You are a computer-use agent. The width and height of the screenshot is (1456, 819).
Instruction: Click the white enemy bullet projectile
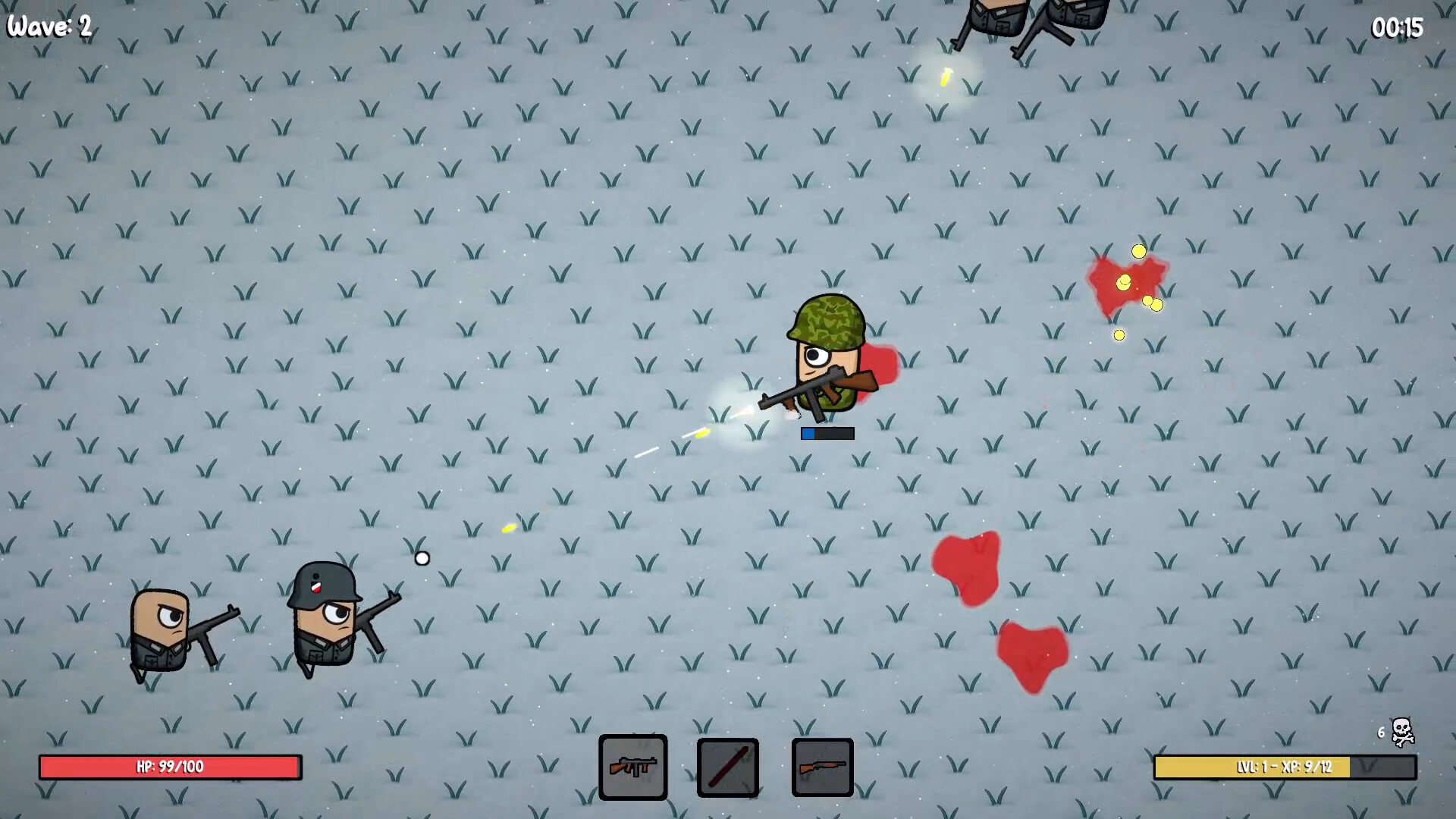tap(422, 559)
